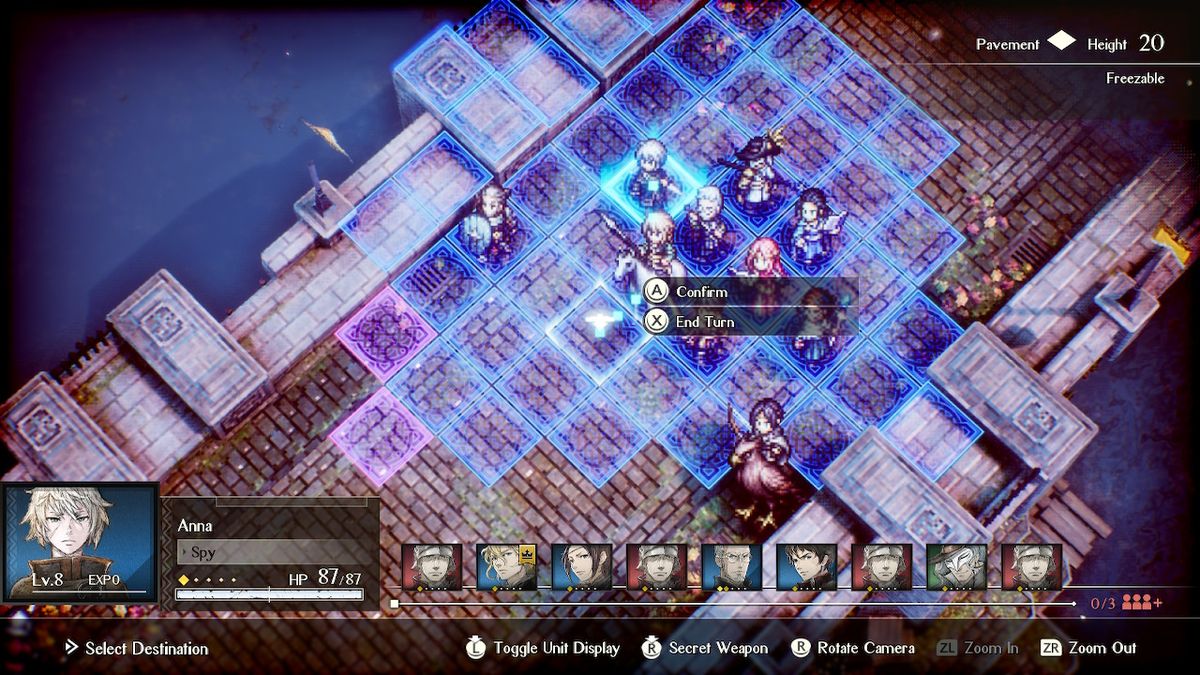This screenshot has height=675, width=1200.
Task: Select the spiky dark-haired man's turn portrait
Action: coord(806,567)
